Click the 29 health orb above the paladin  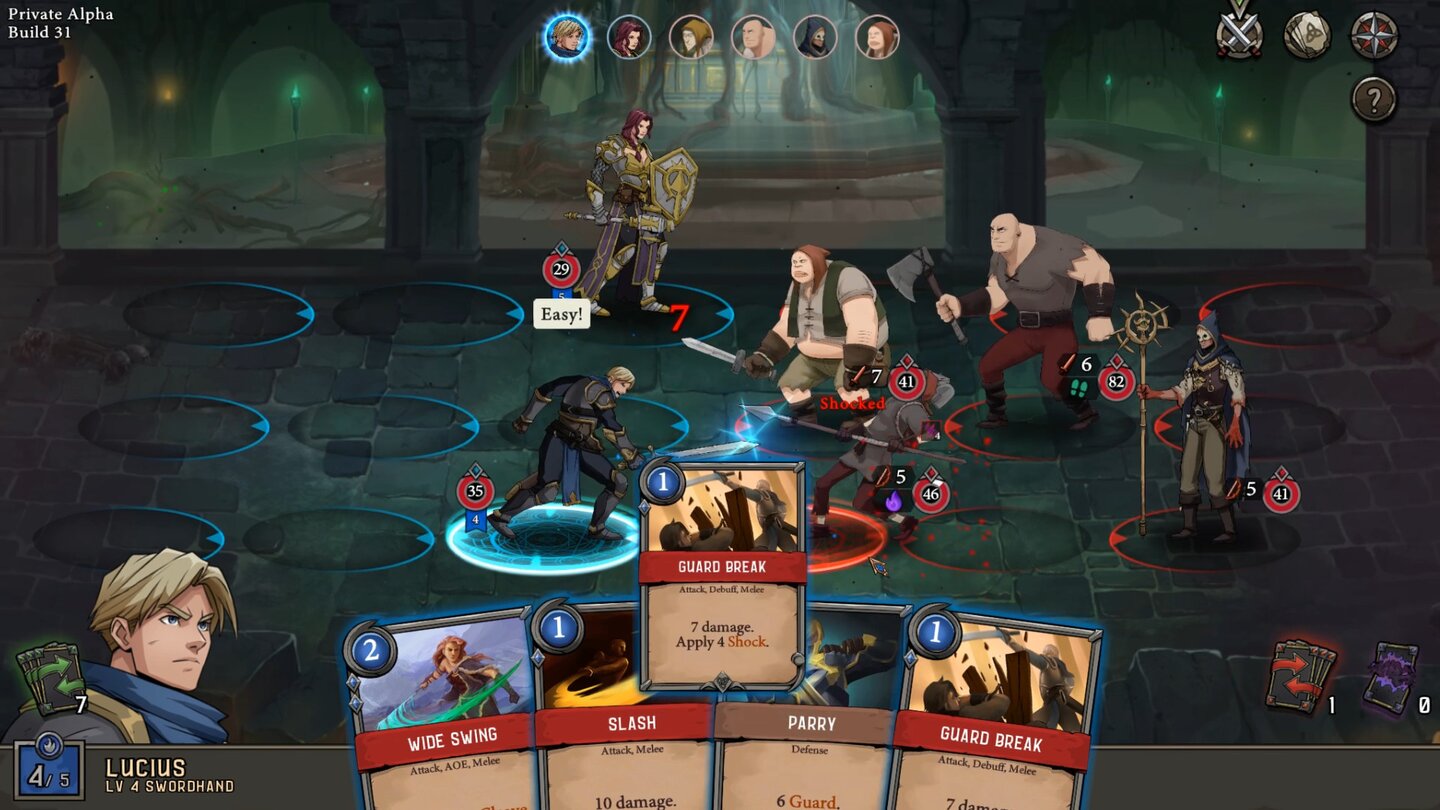[562, 267]
